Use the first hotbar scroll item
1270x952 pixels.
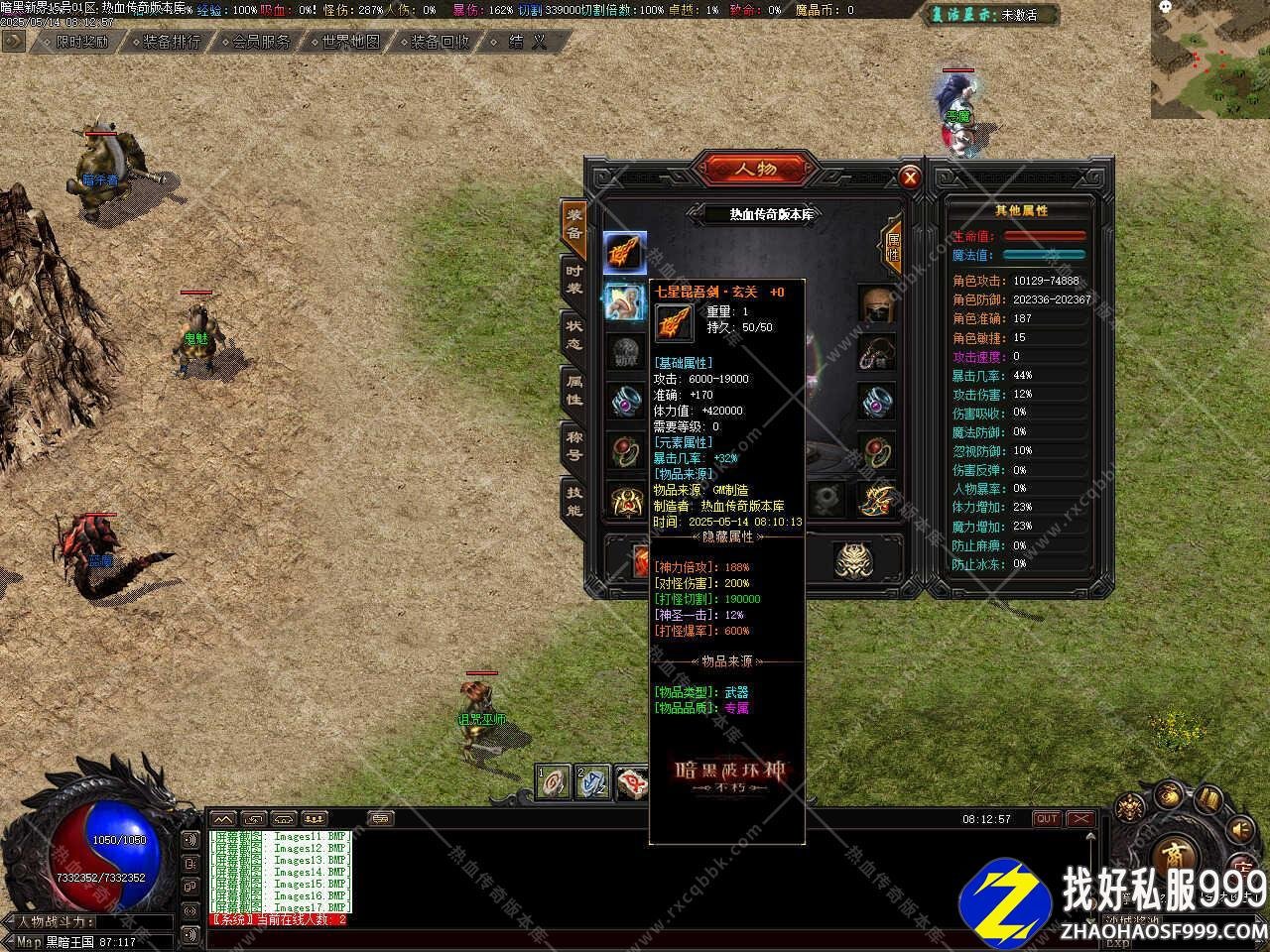pos(554,782)
